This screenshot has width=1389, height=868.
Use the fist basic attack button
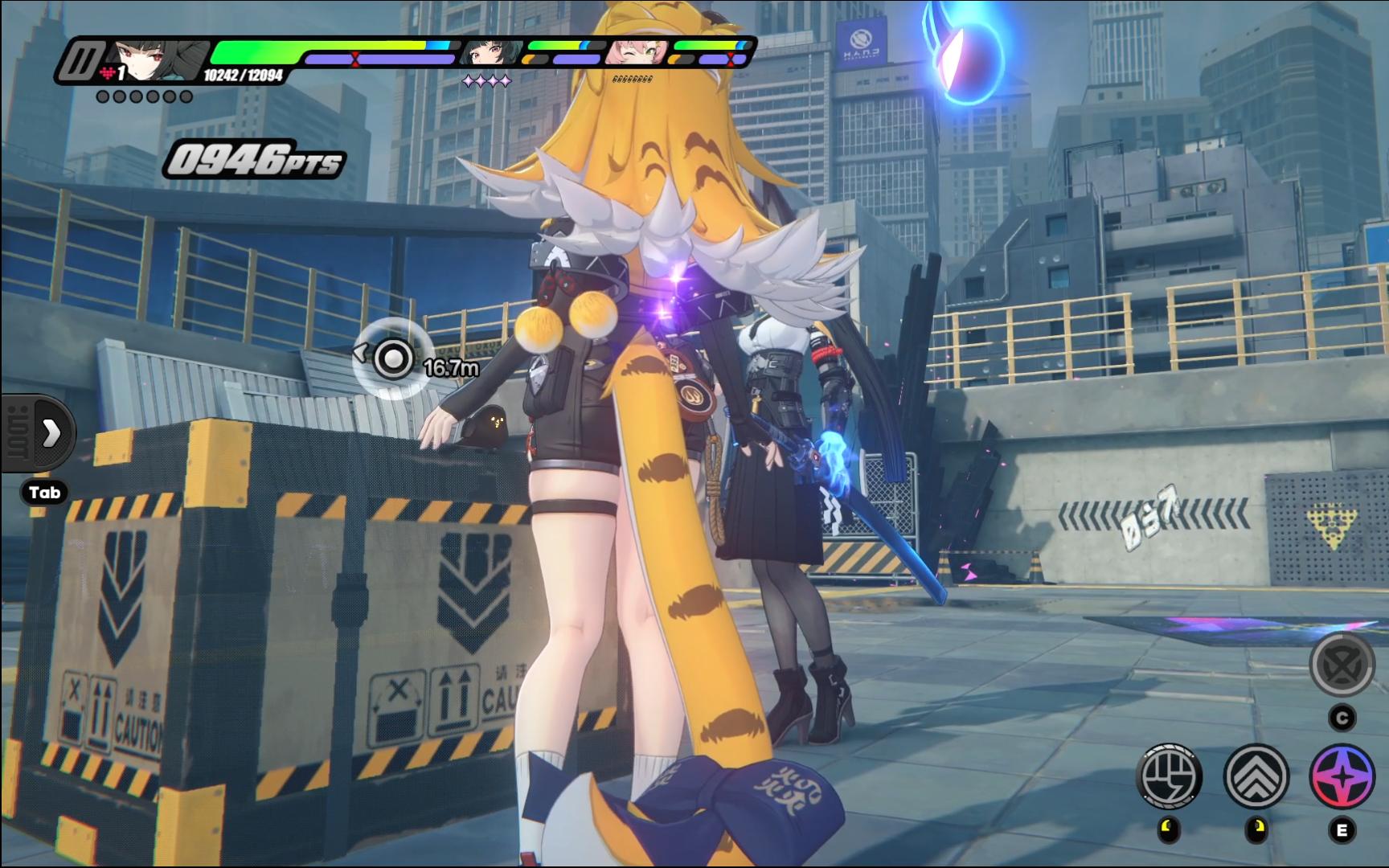pyautogui.click(x=1170, y=776)
